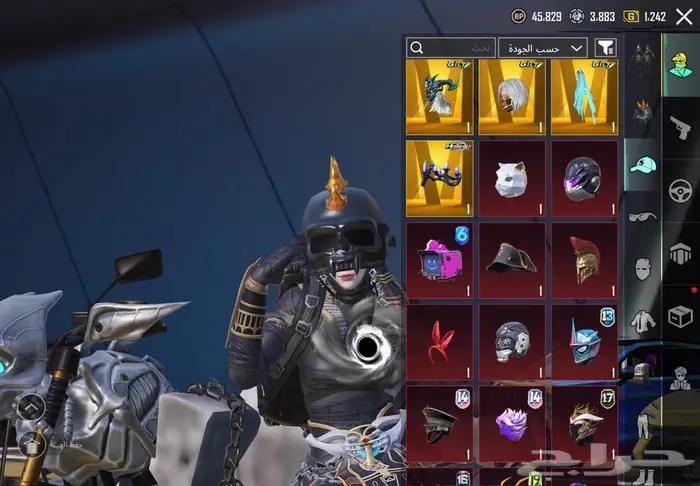700x486 pixels.
Task: Select the blue candelabra headpiece
Action: 440,178
